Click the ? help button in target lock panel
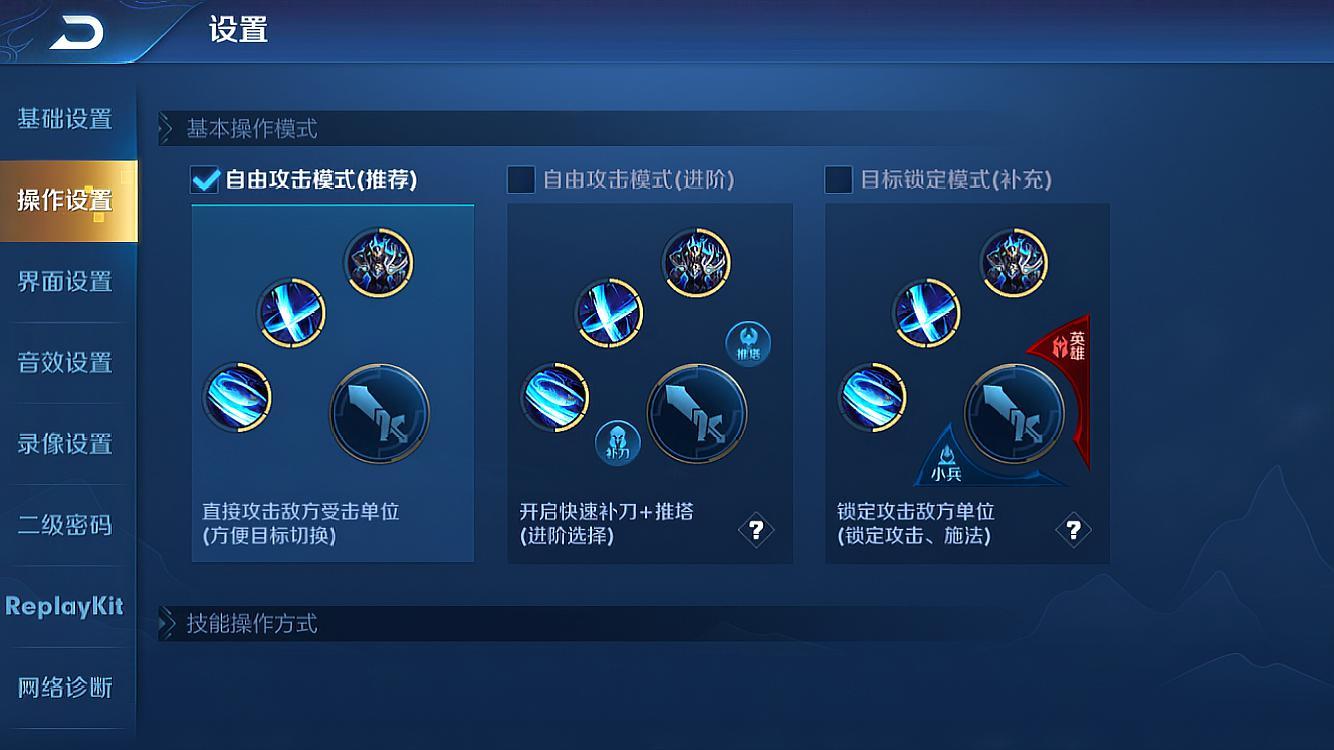The image size is (1334, 750). point(1074,528)
